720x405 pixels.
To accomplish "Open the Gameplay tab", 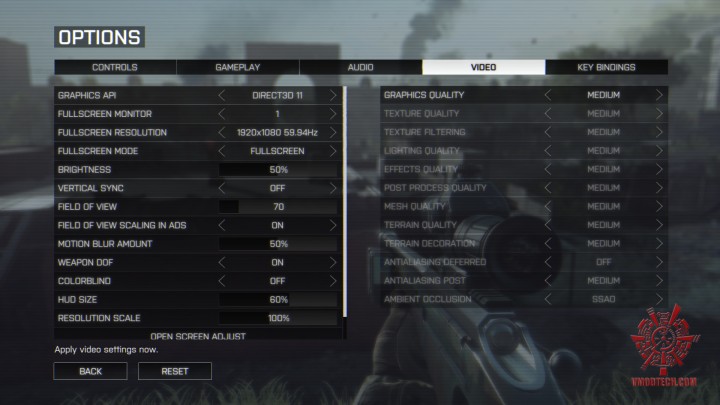I will click(x=238, y=67).
